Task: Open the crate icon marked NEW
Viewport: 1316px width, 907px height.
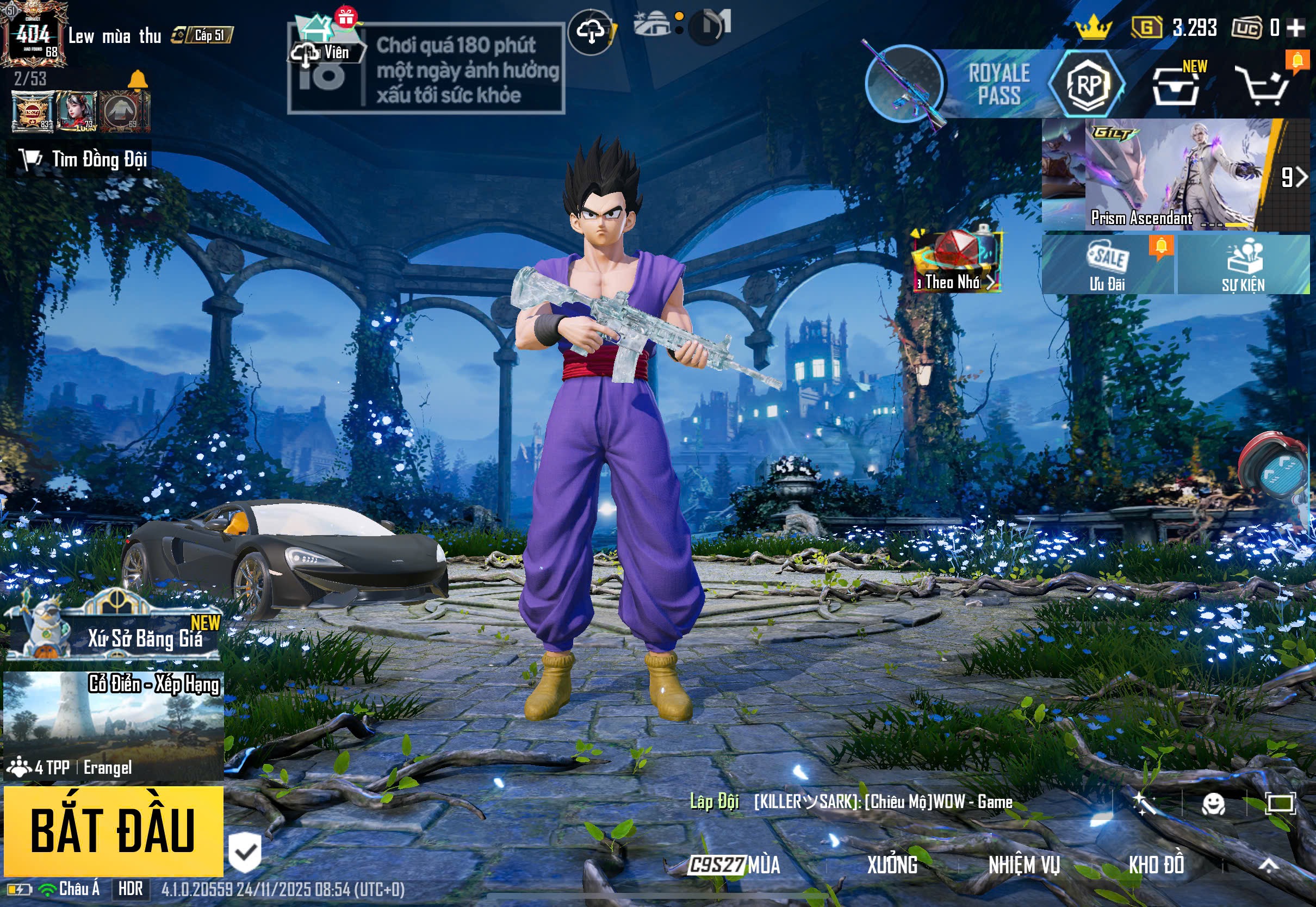Action: click(x=1175, y=87)
